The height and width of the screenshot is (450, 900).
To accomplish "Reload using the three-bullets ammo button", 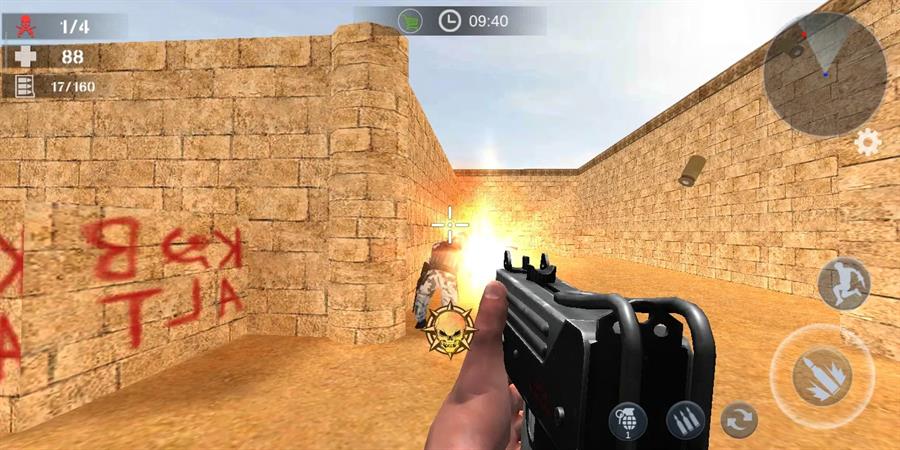I will click(685, 419).
